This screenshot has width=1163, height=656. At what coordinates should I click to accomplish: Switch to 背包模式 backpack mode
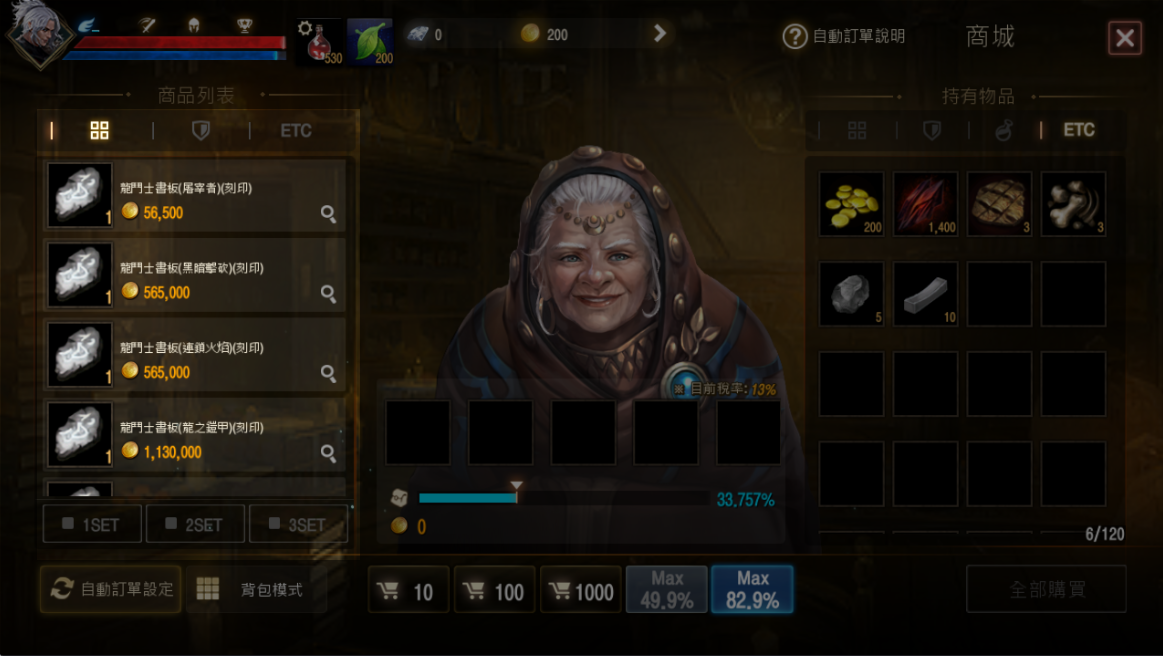(256, 589)
